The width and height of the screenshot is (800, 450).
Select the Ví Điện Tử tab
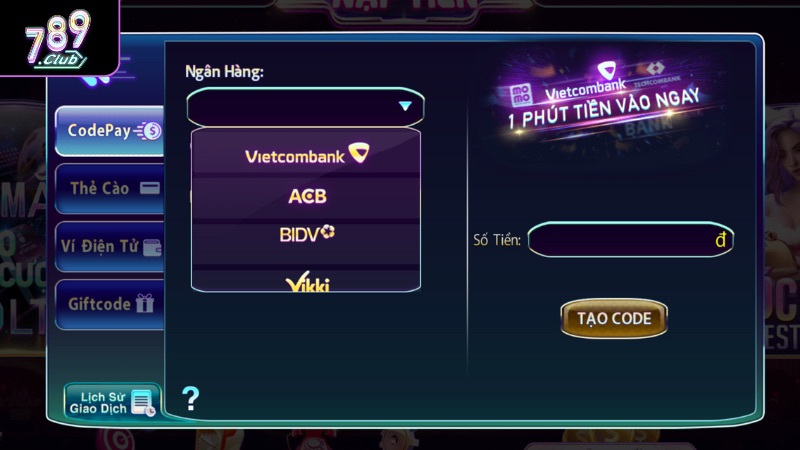[110, 246]
